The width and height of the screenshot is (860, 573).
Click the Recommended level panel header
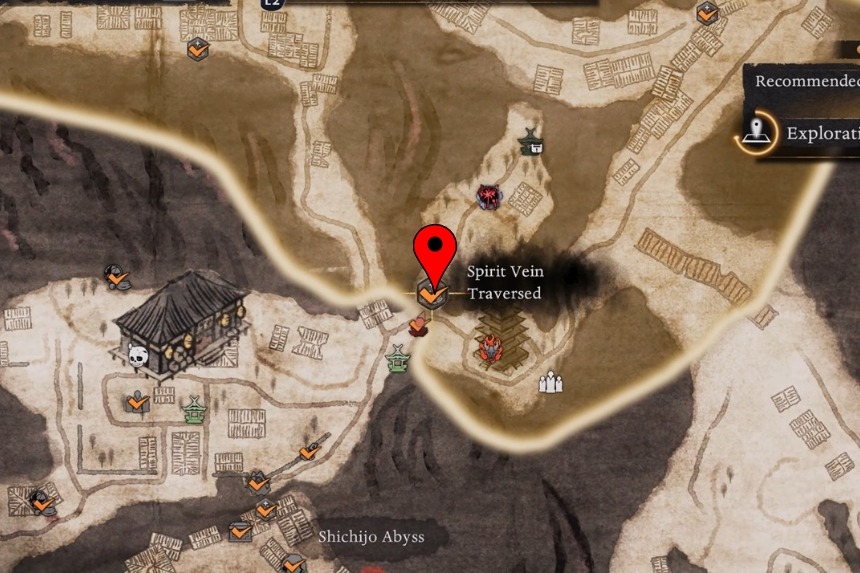tap(806, 81)
